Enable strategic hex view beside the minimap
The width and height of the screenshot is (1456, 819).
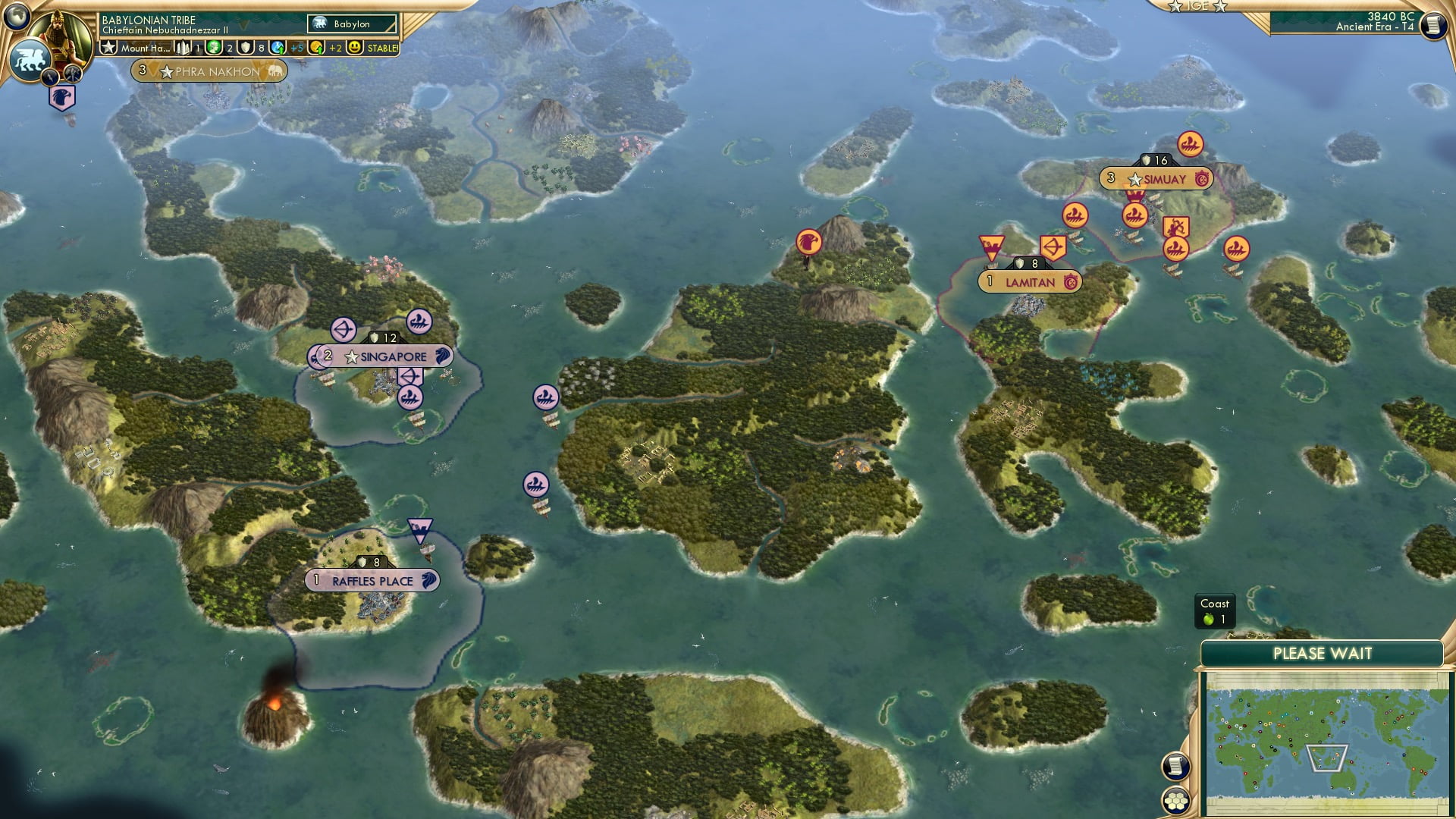click(1175, 802)
